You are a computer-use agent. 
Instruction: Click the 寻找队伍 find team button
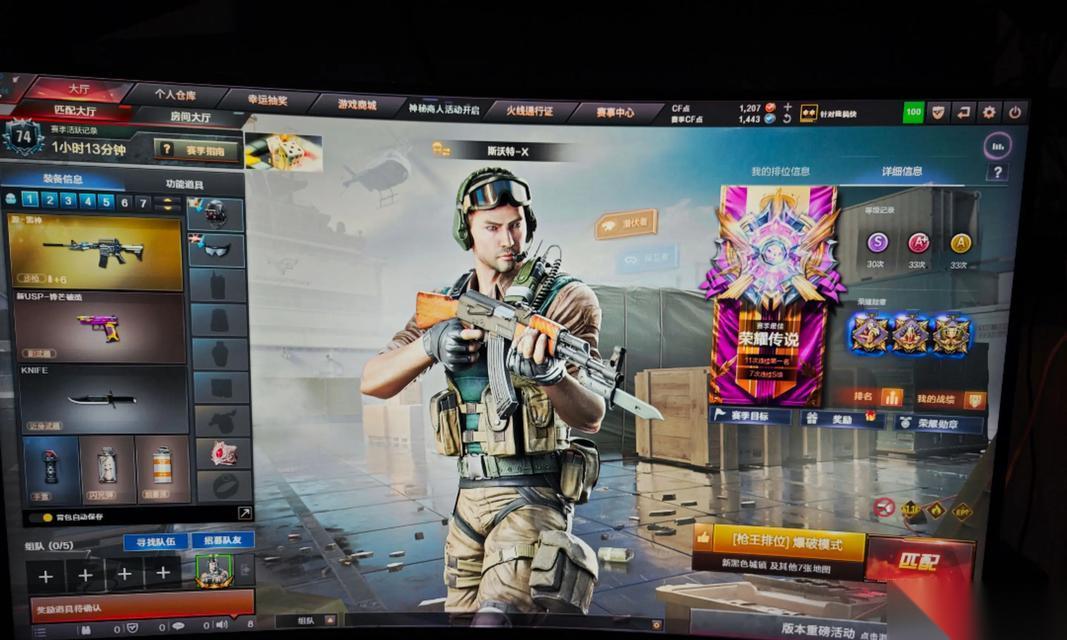coord(154,541)
